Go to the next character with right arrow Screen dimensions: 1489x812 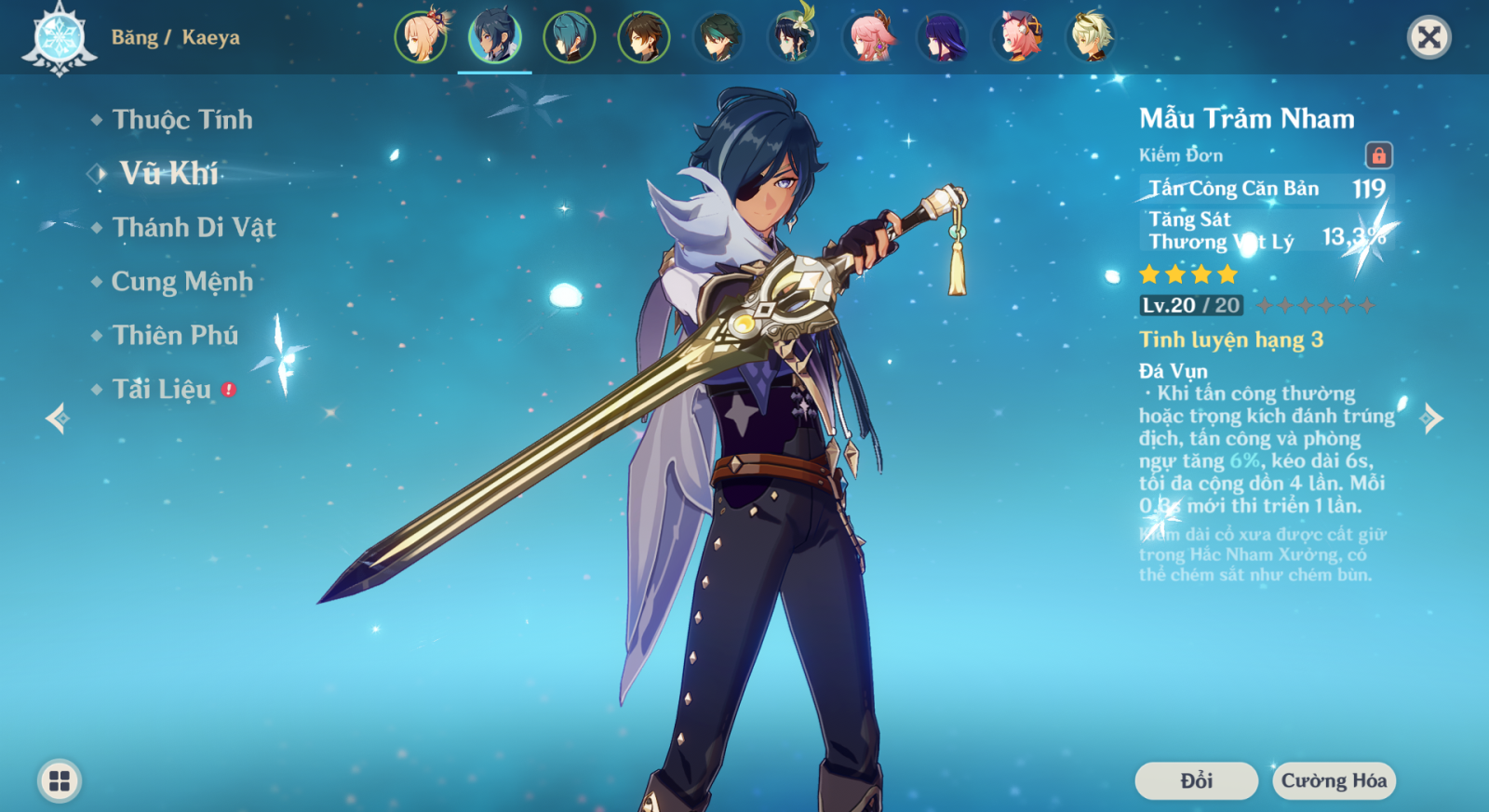(x=1431, y=419)
